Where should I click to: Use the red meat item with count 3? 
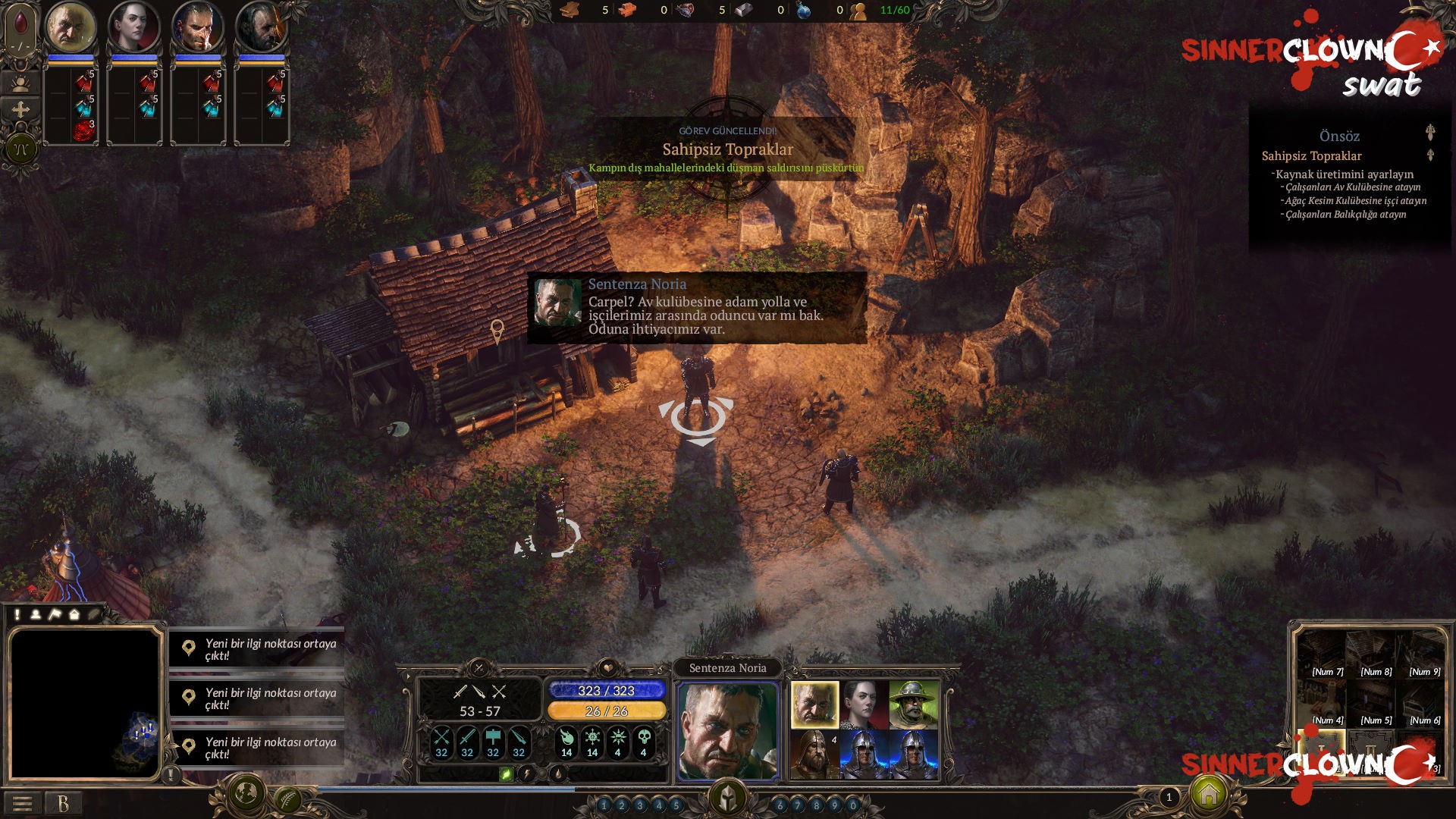[x=83, y=130]
